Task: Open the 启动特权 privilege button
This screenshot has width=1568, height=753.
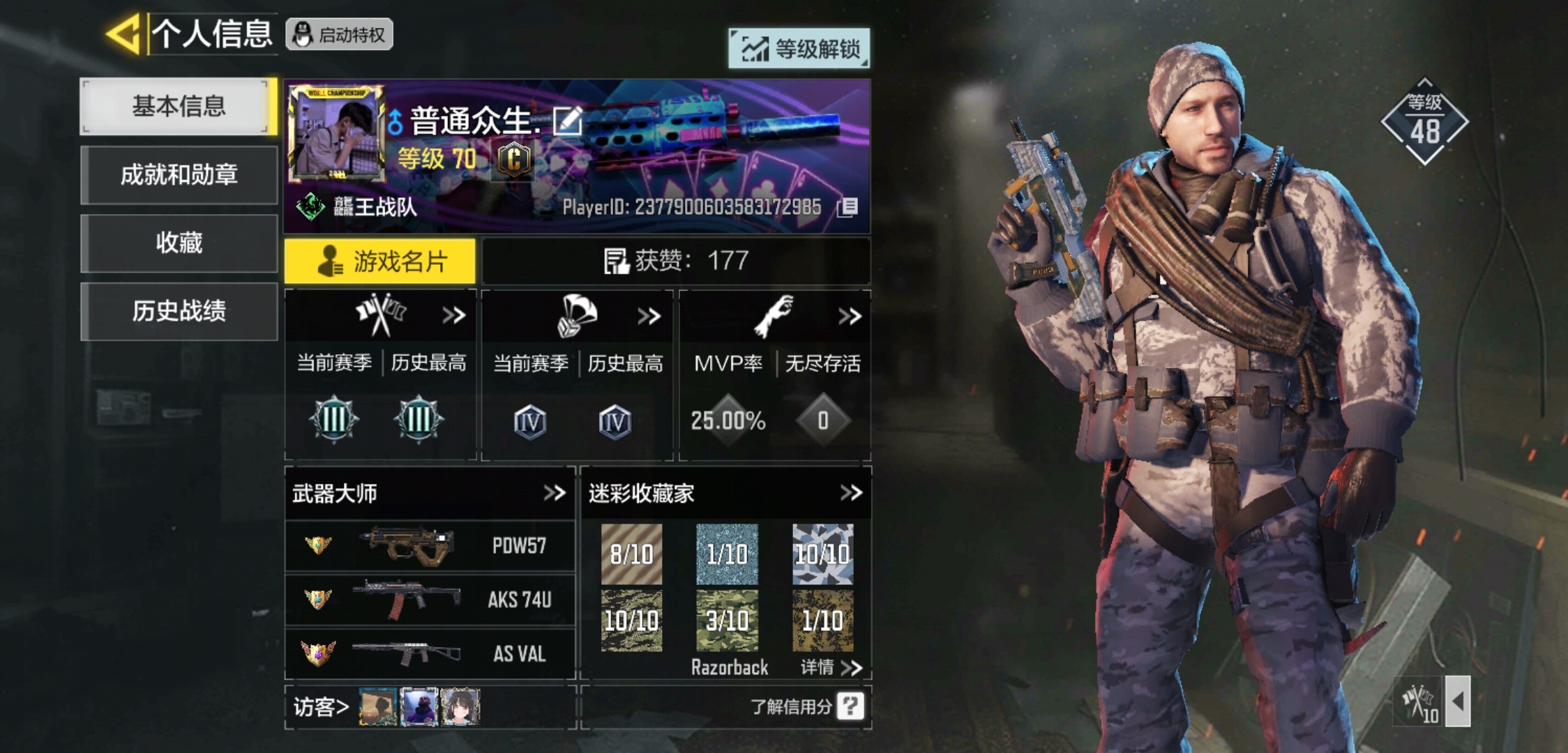Action: click(340, 35)
